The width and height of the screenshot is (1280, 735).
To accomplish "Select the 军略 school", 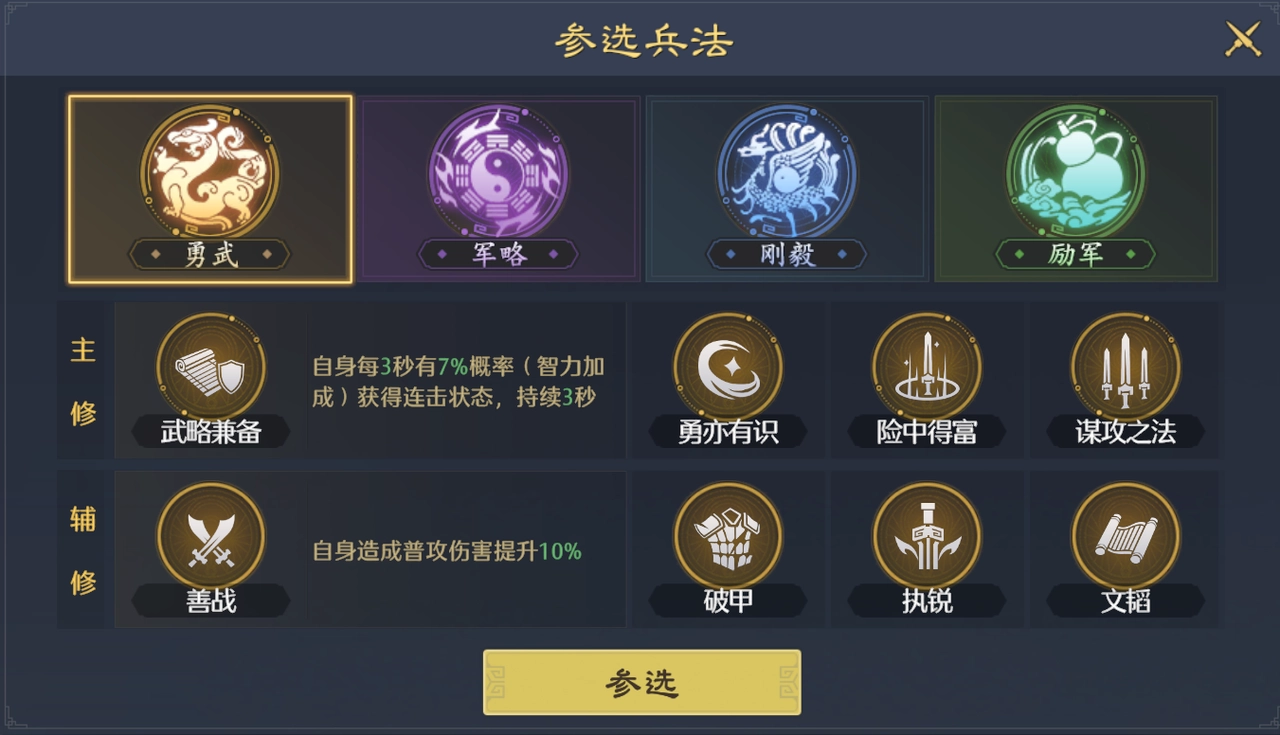I will tap(498, 188).
